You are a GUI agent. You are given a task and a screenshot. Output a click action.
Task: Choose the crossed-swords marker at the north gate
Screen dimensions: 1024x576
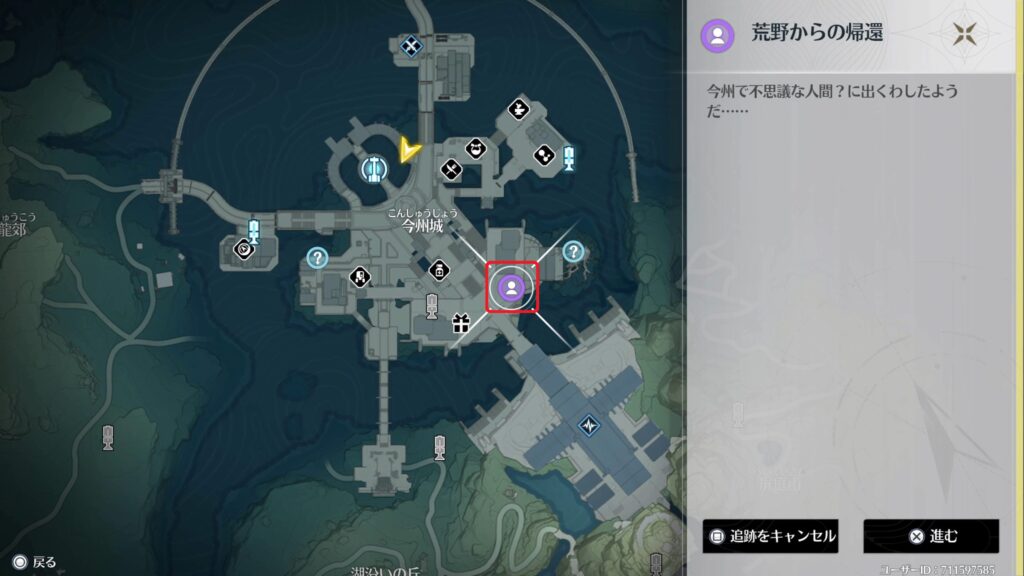[x=410, y=44]
